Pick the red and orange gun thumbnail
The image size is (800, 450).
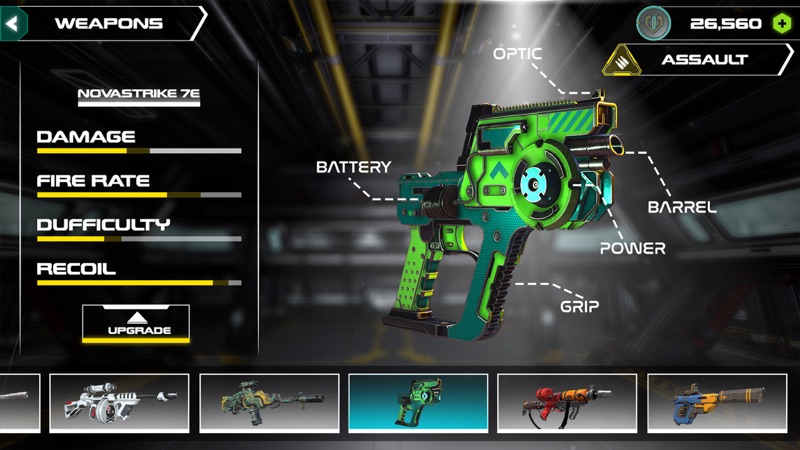(x=567, y=403)
